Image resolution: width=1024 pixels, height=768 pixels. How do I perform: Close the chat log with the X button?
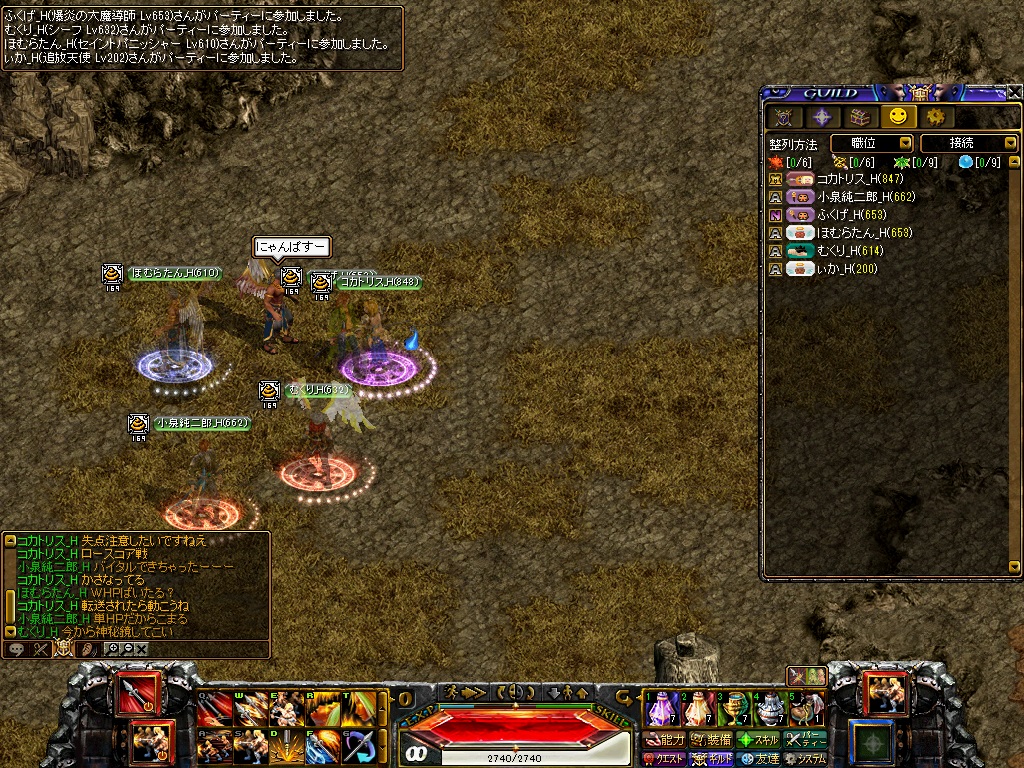[142, 649]
